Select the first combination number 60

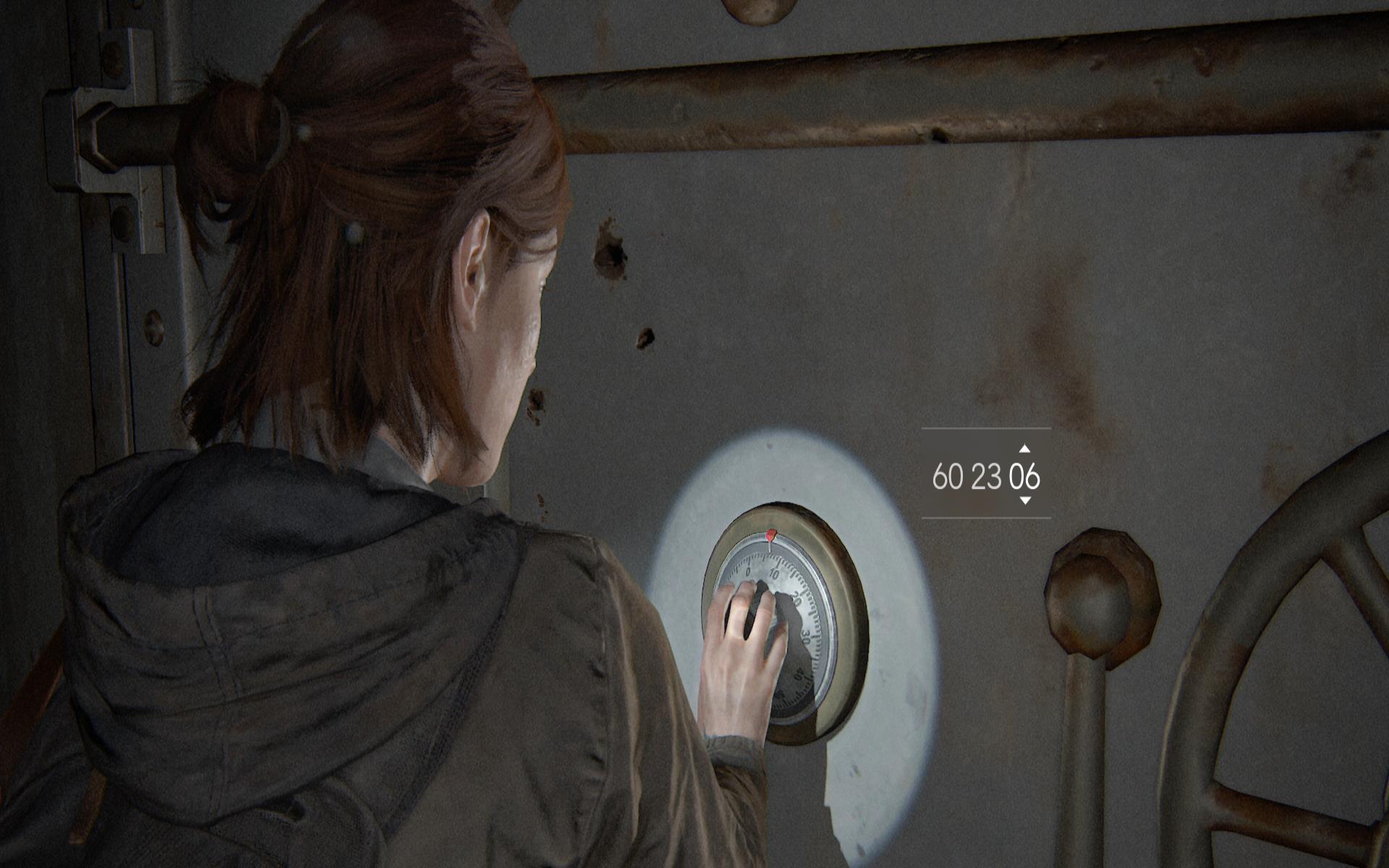click(947, 477)
